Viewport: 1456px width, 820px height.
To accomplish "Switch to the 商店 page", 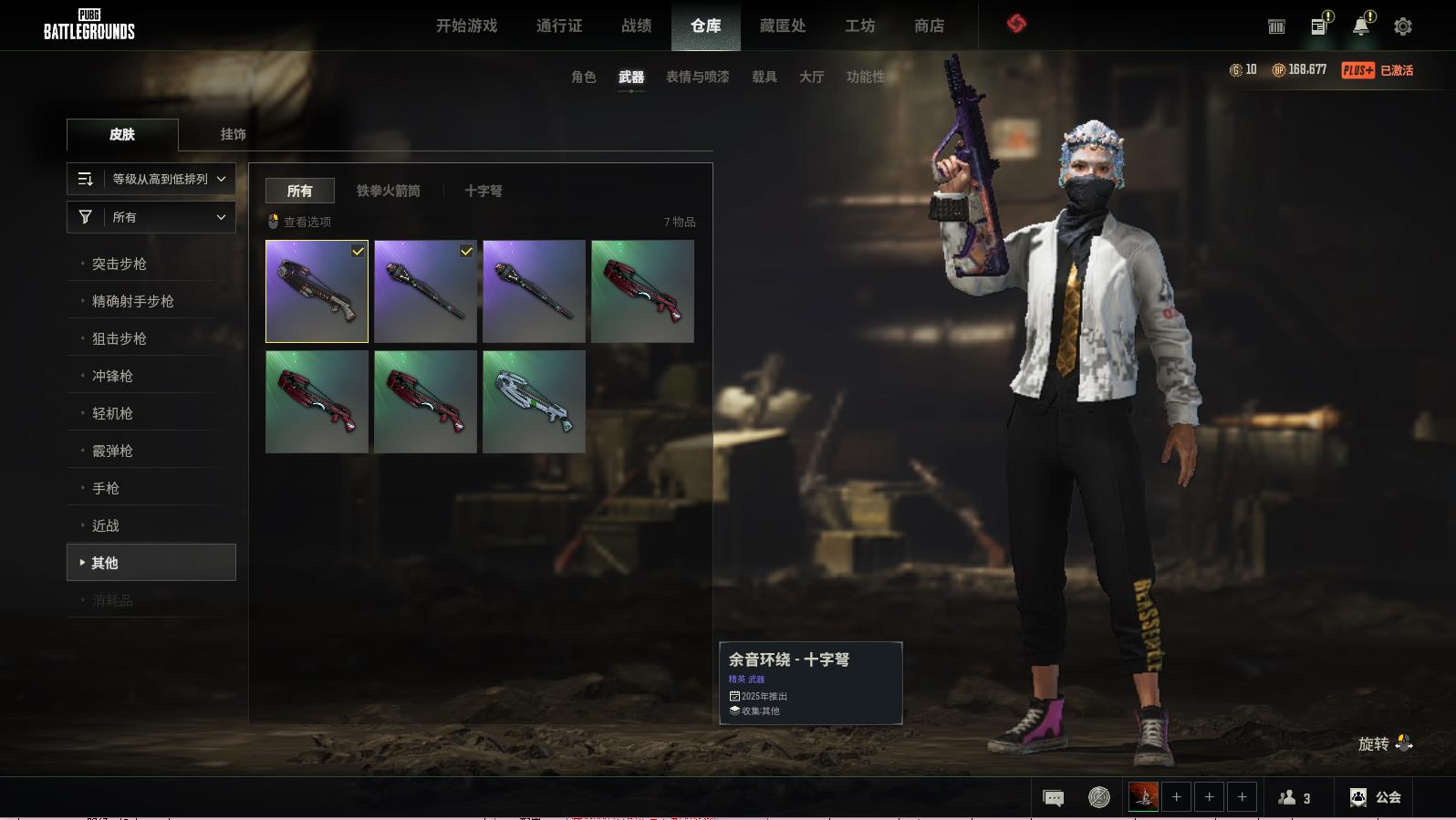I will click(x=929, y=26).
